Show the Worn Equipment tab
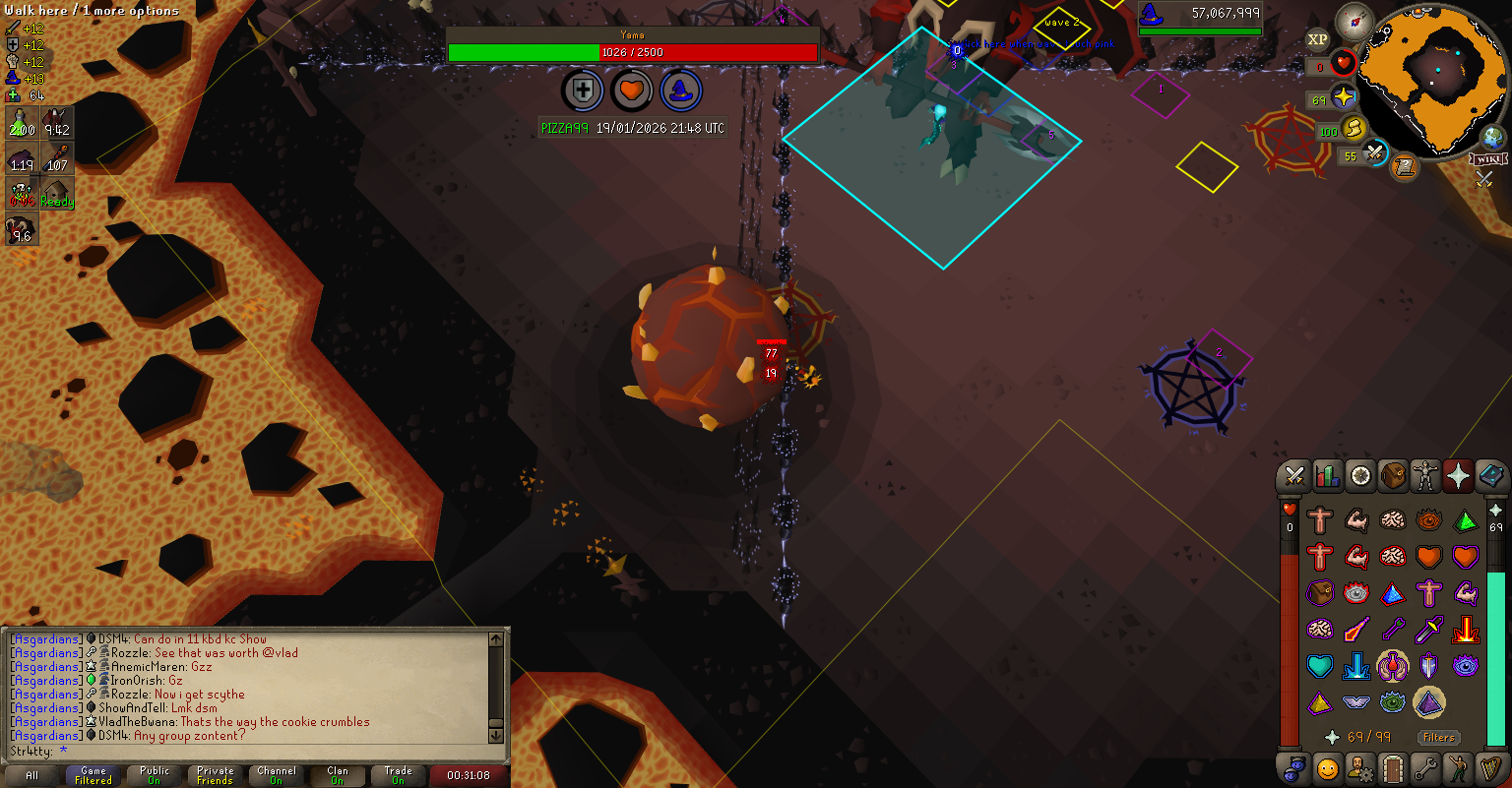This screenshot has height=788, width=1512. pyautogui.click(x=1426, y=477)
